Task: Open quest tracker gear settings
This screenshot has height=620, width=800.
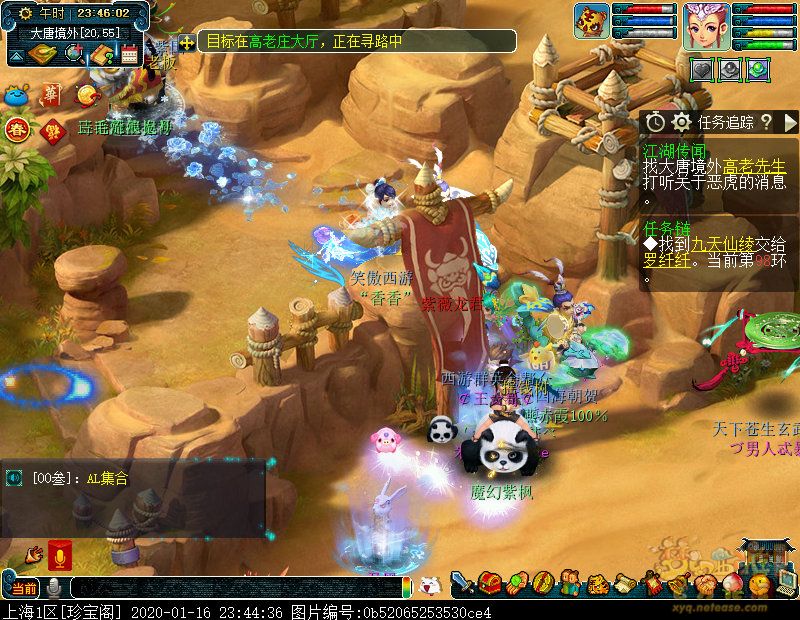Action: (x=682, y=122)
